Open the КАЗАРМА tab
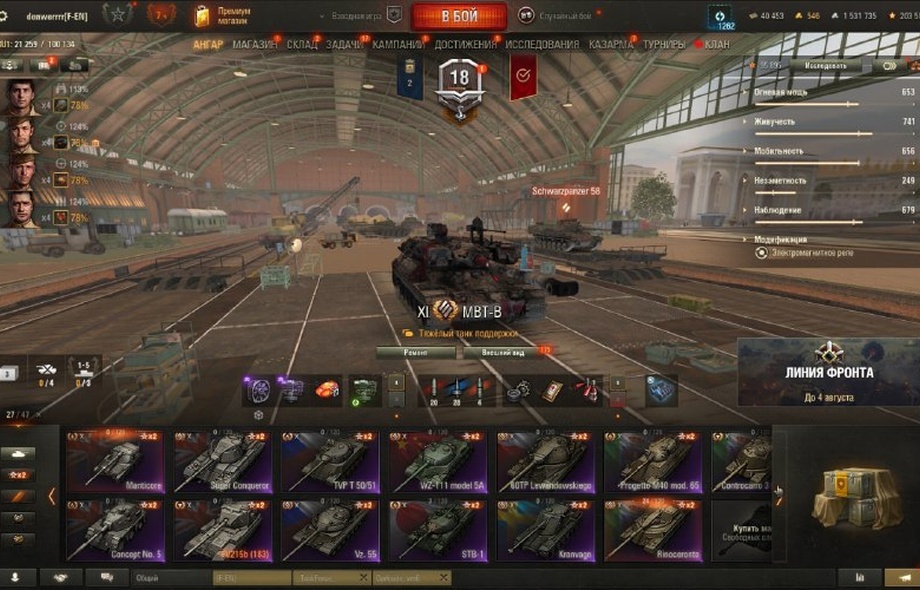 pos(610,45)
